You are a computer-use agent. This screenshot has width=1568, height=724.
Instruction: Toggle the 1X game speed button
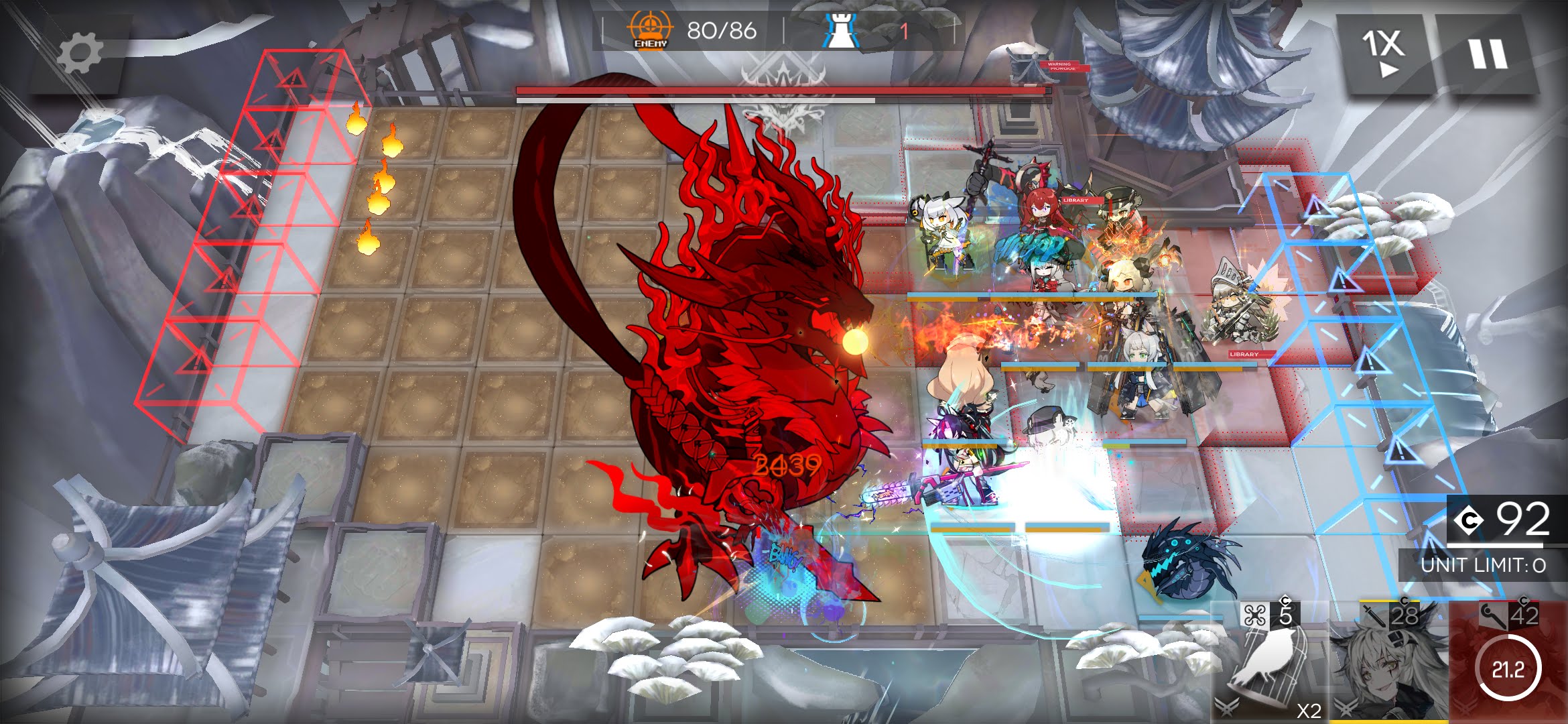1384,54
